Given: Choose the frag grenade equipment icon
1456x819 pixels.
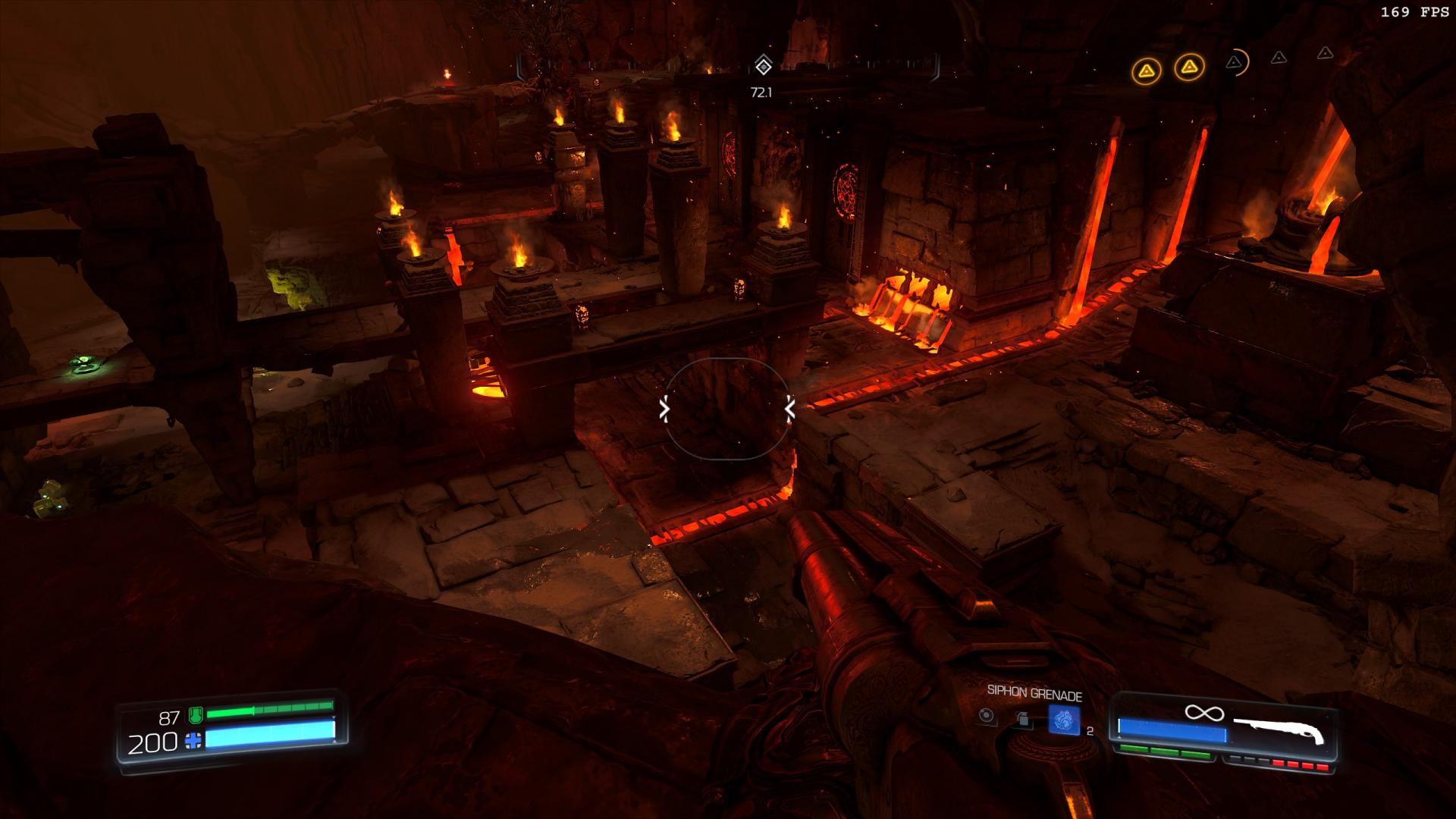Looking at the screenshot, I should point(1023,719).
